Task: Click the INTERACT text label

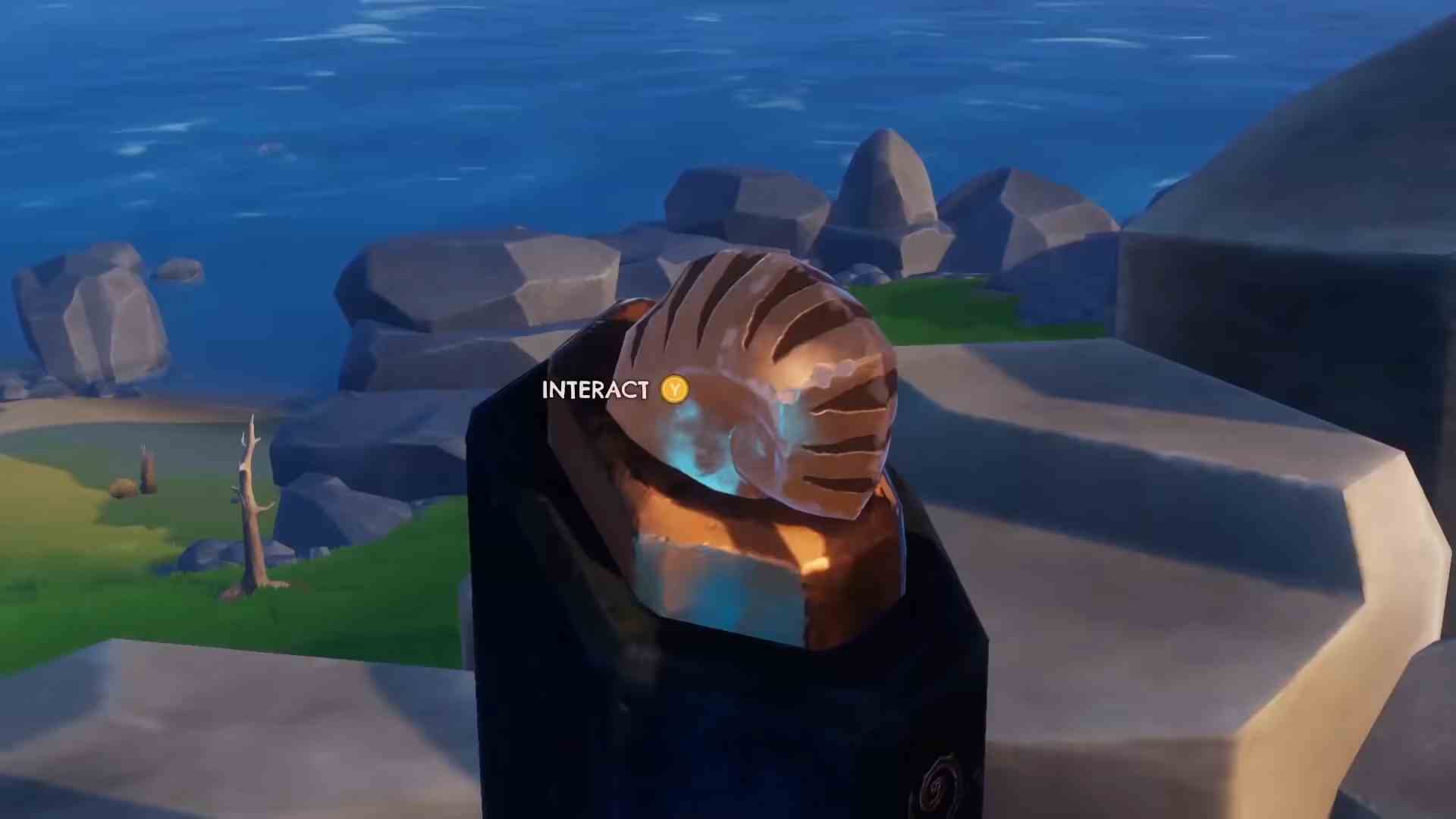Action: (x=596, y=389)
